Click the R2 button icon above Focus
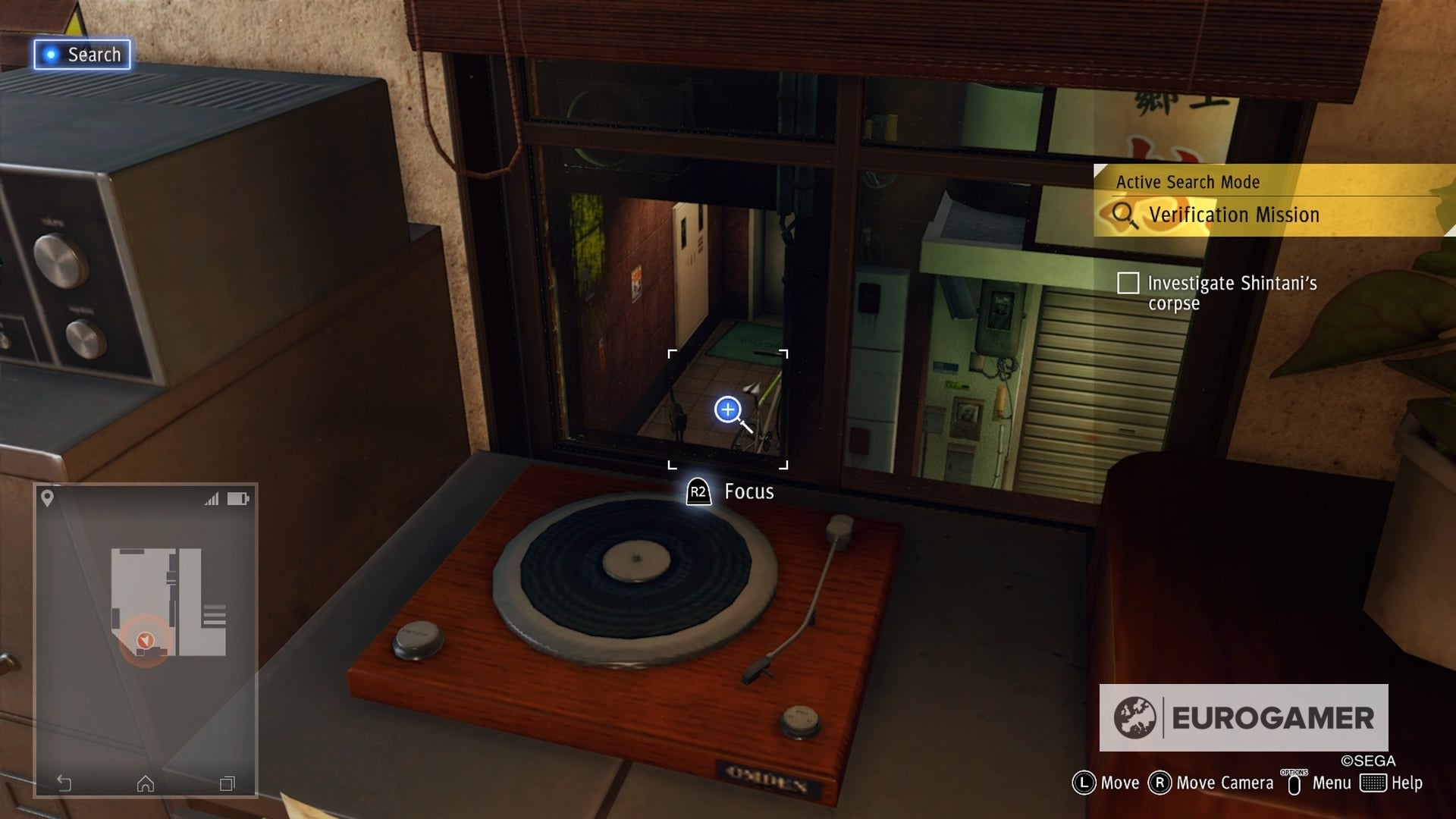This screenshot has height=819, width=1456. click(x=698, y=491)
